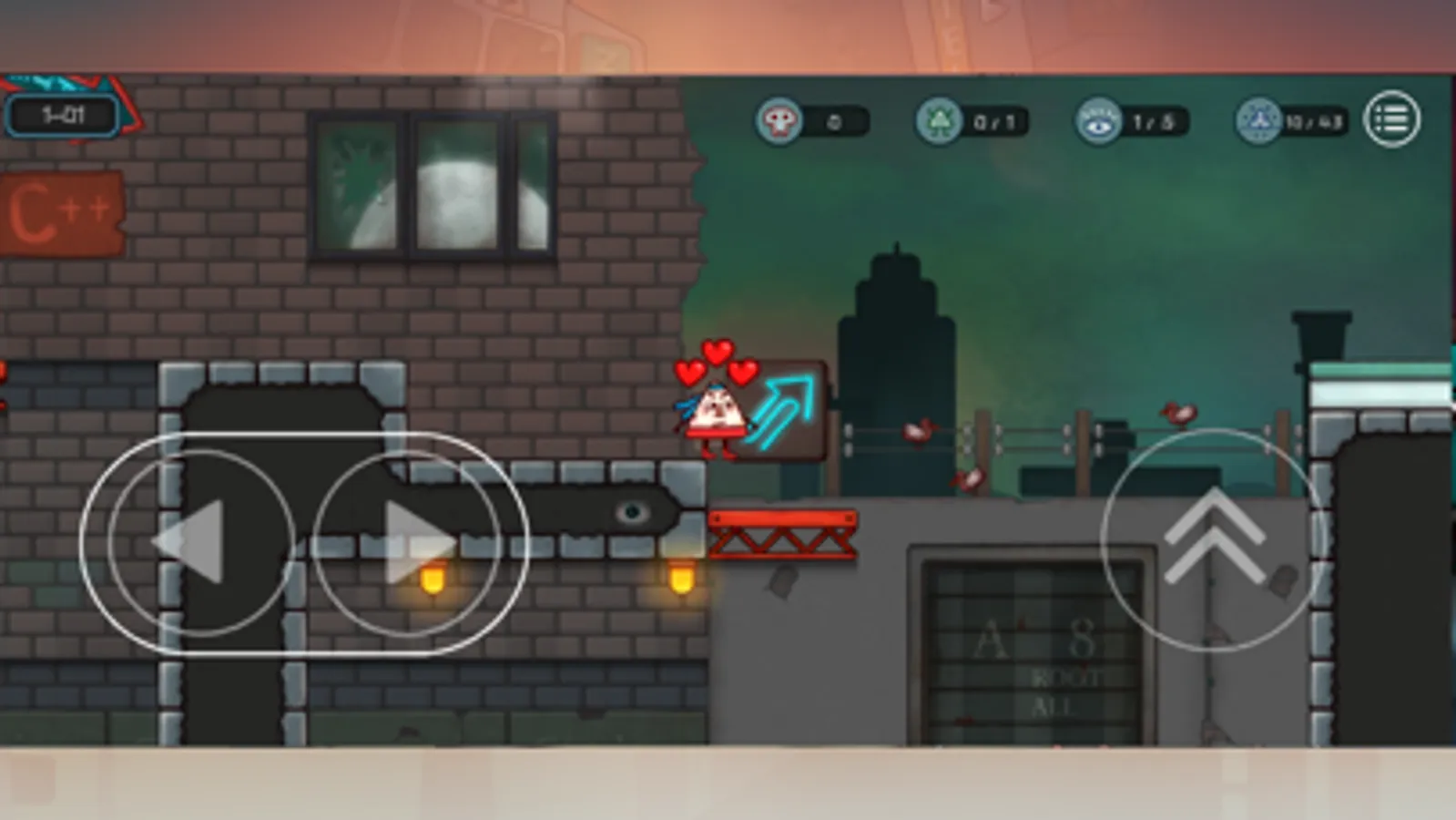The height and width of the screenshot is (820, 1456).
Task: Select the level badge labeled 1-01
Action: tap(64, 113)
